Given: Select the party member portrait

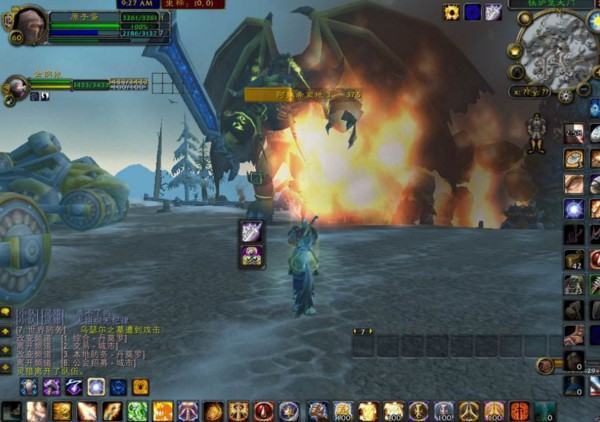Looking at the screenshot, I should tap(14, 87).
